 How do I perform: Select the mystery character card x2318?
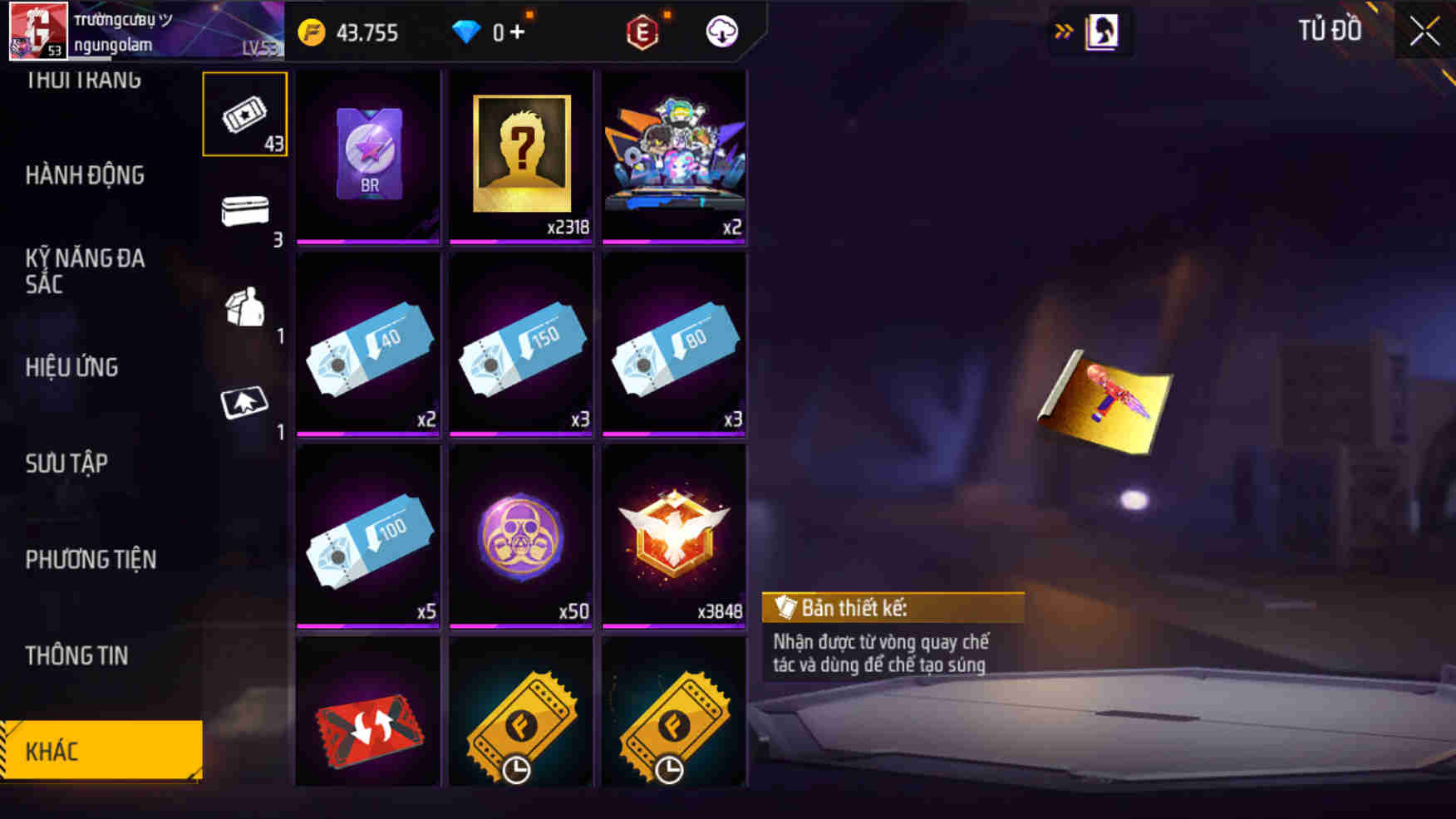[521, 154]
